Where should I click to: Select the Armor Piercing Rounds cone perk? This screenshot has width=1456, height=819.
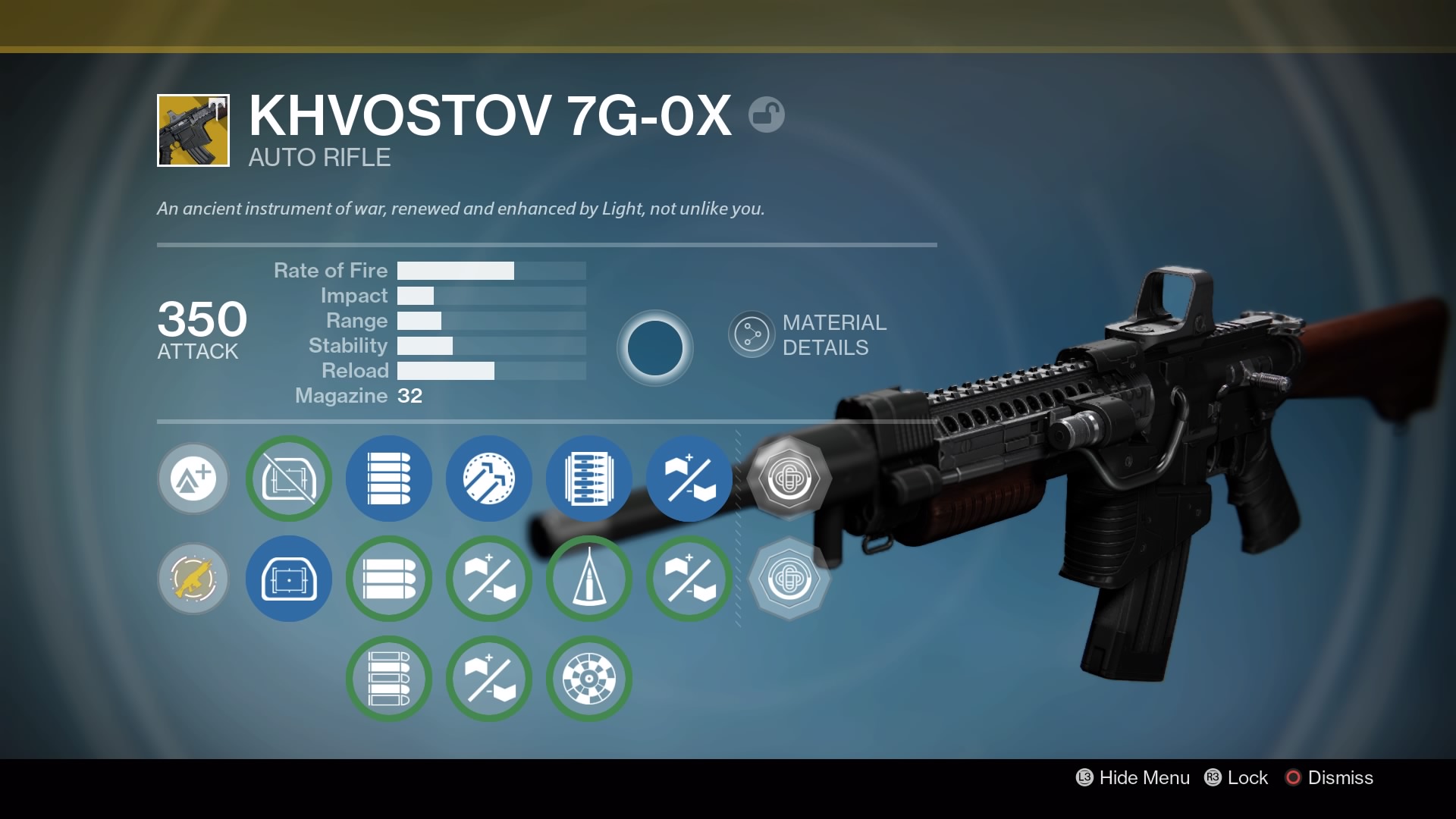(x=589, y=579)
